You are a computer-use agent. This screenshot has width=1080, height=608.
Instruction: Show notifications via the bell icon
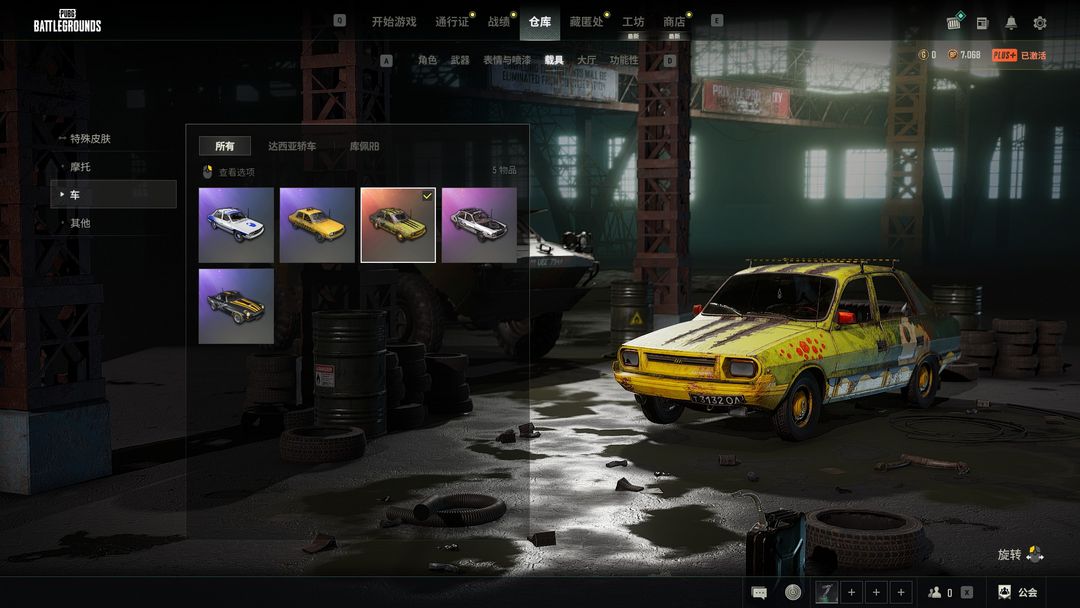1011,23
